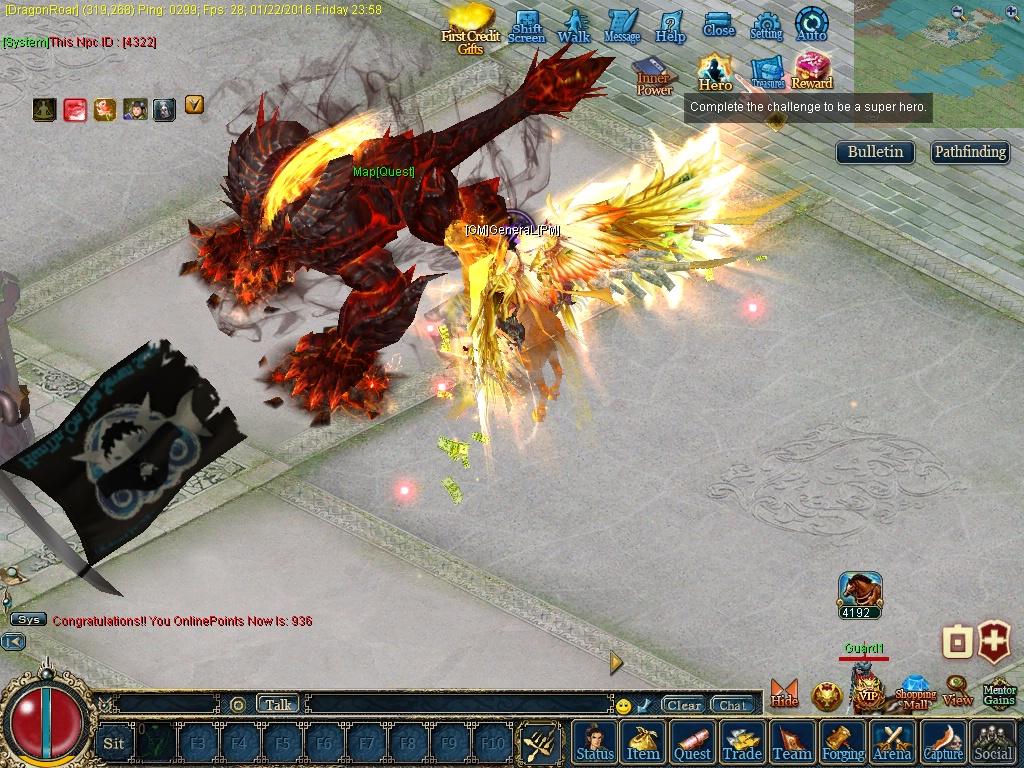Claim the Reward chest
1024x768 pixels.
tap(812, 70)
